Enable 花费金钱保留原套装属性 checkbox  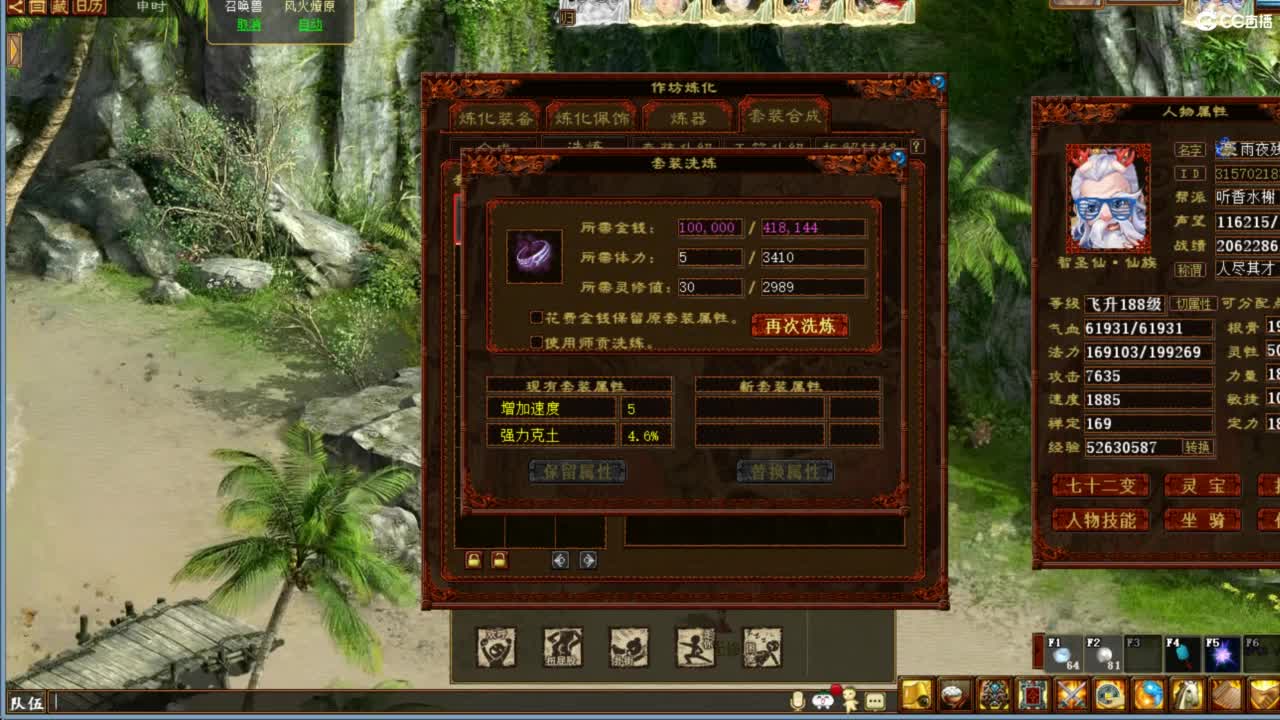point(536,316)
